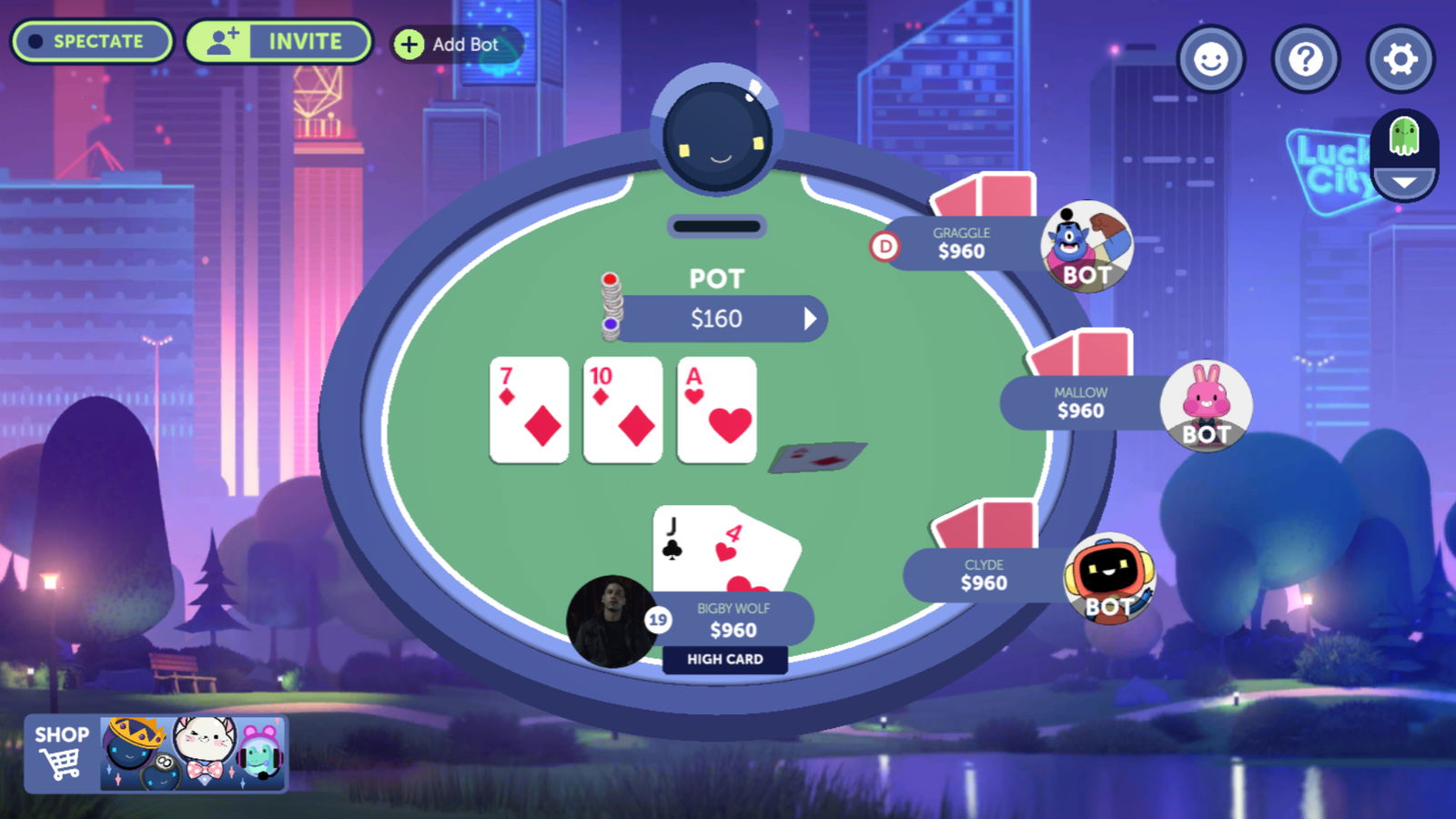Open the help question mark icon
Screen dimensions: 1456x819
click(1305, 58)
